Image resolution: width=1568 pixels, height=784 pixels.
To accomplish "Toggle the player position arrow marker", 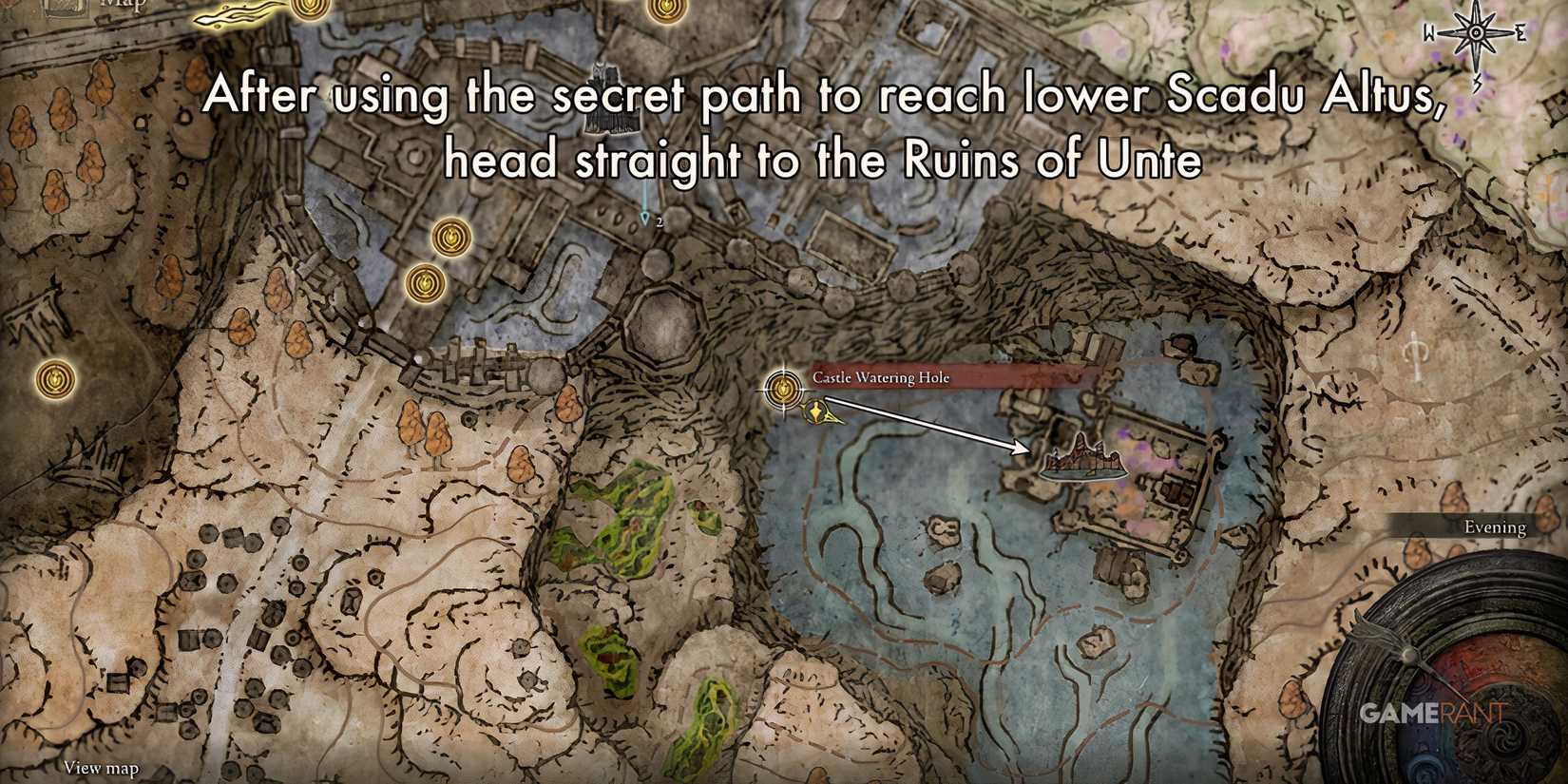I will point(817,413).
